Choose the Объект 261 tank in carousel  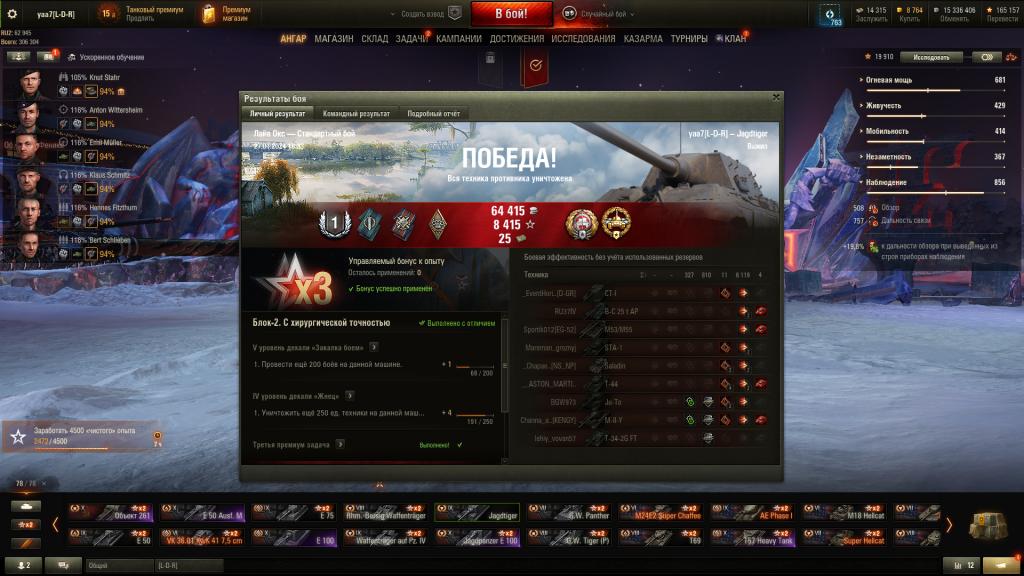pyautogui.click(x=112, y=512)
